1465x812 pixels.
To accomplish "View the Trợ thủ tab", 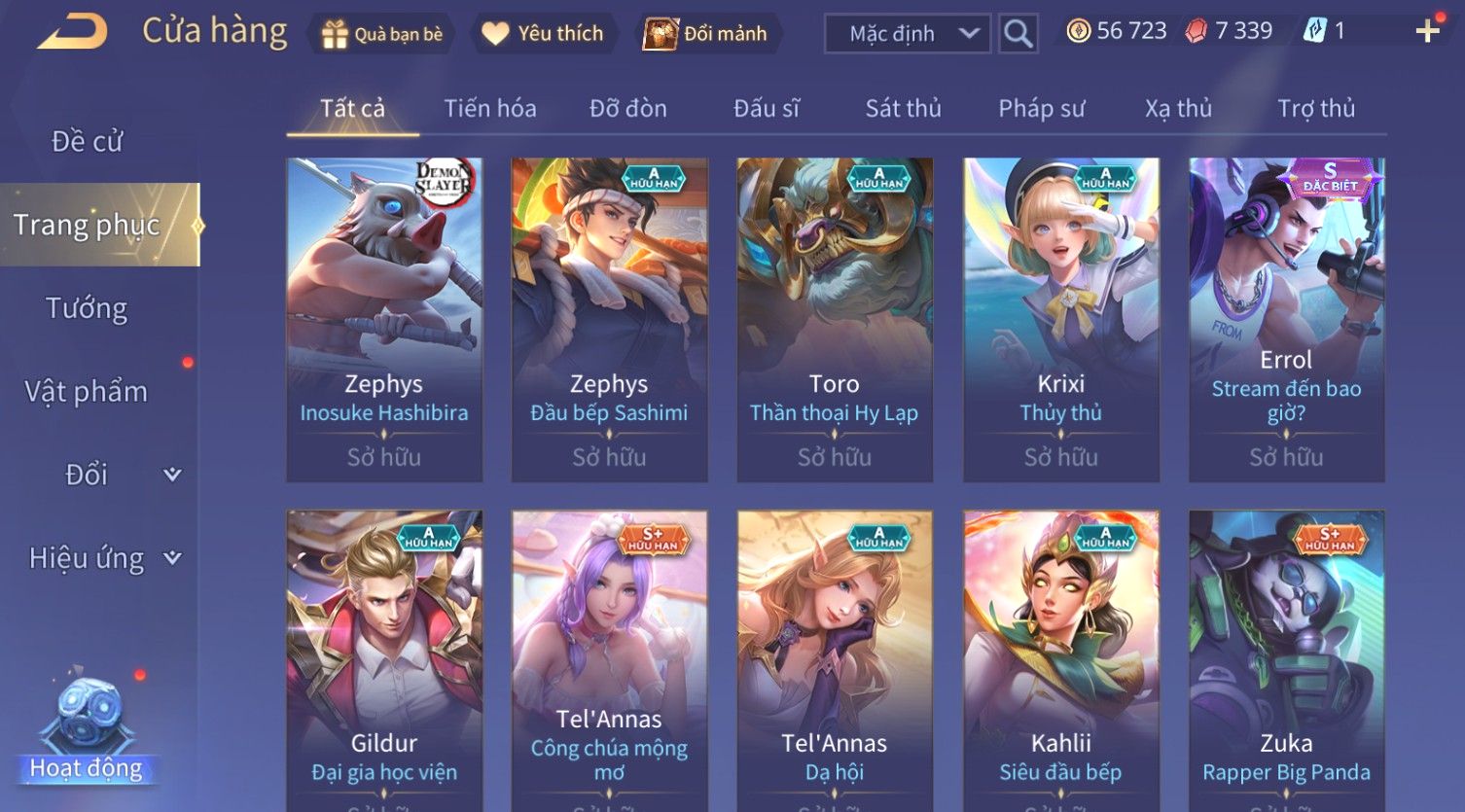I will 1315,109.
